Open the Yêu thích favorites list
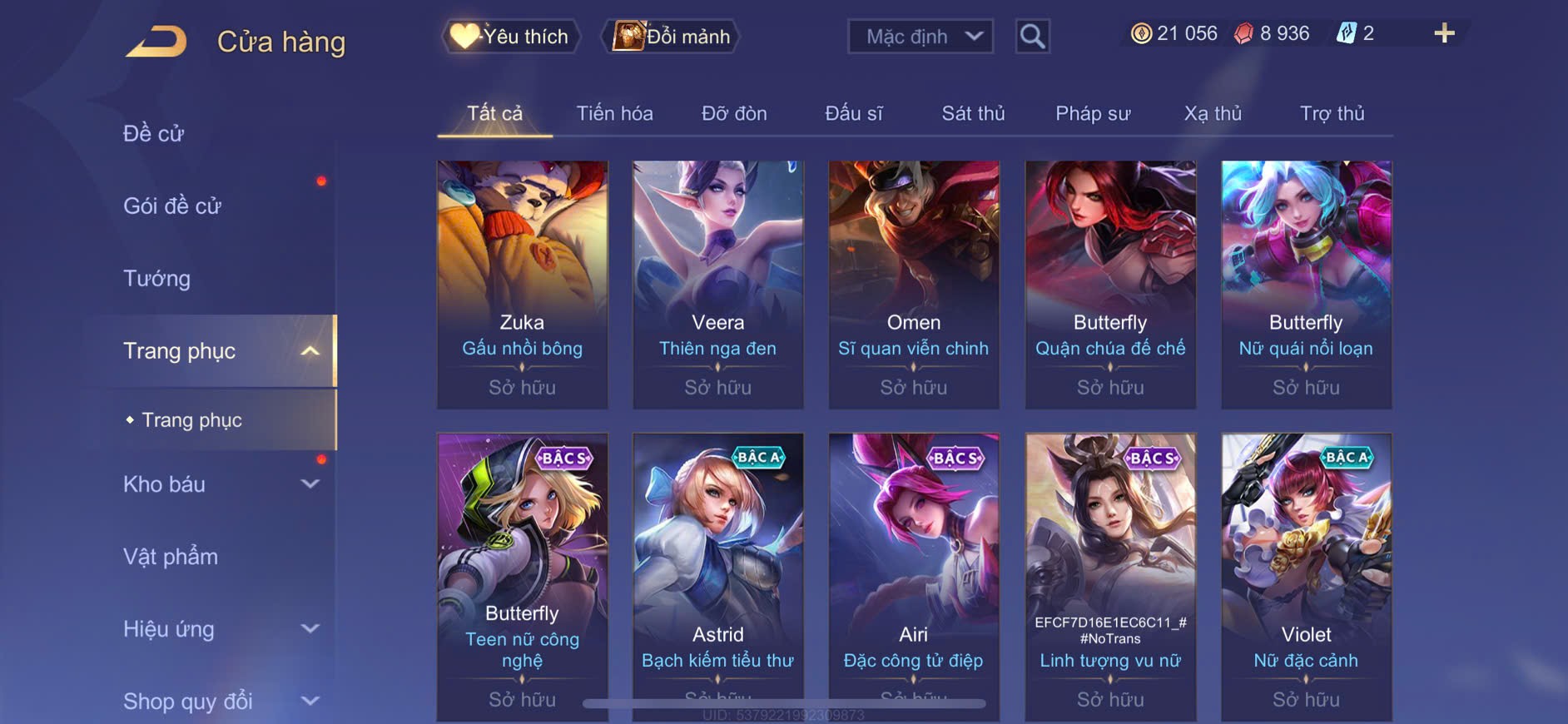 510,37
